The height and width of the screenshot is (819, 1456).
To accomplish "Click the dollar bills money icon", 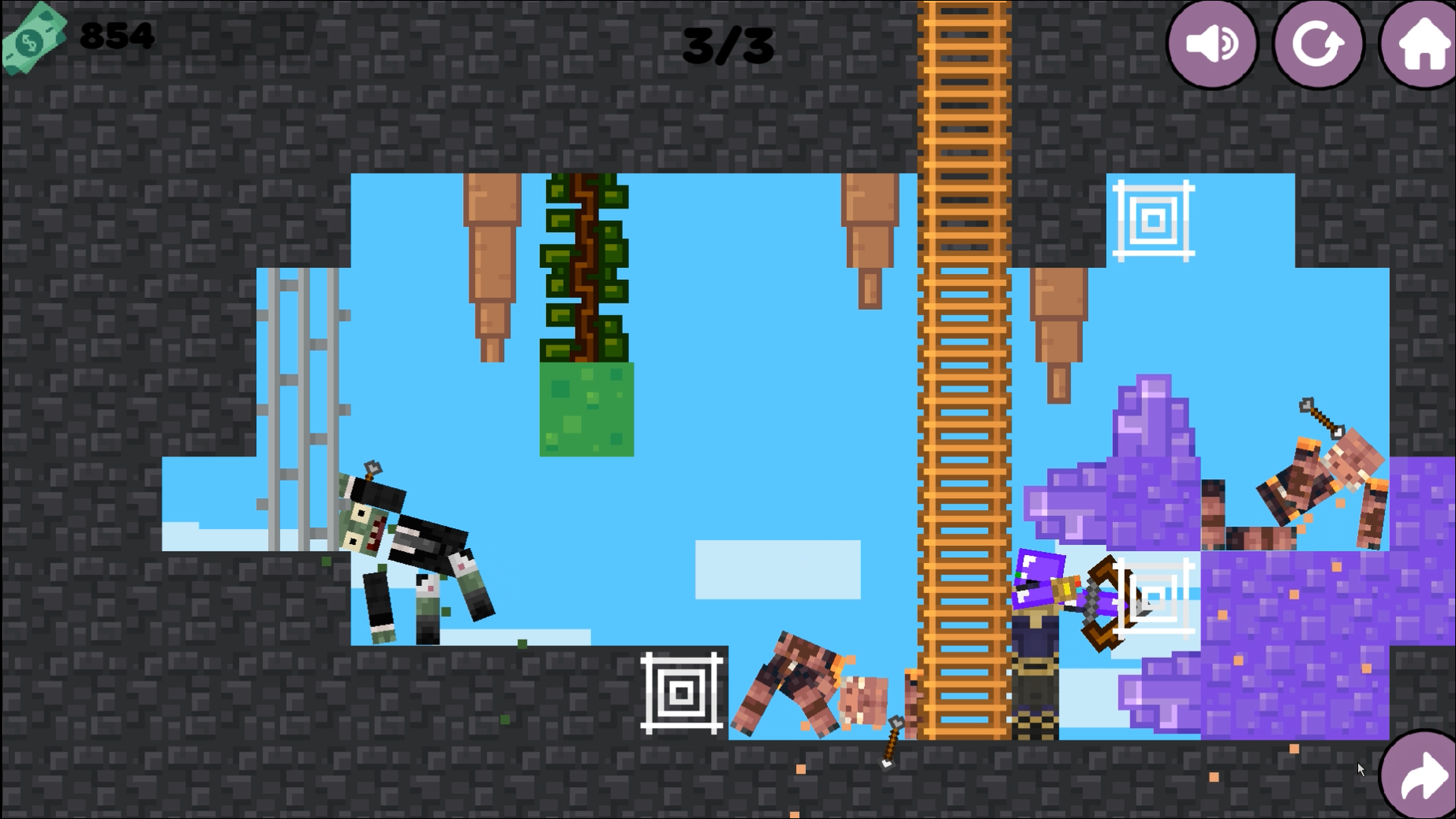I will coord(34,34).
